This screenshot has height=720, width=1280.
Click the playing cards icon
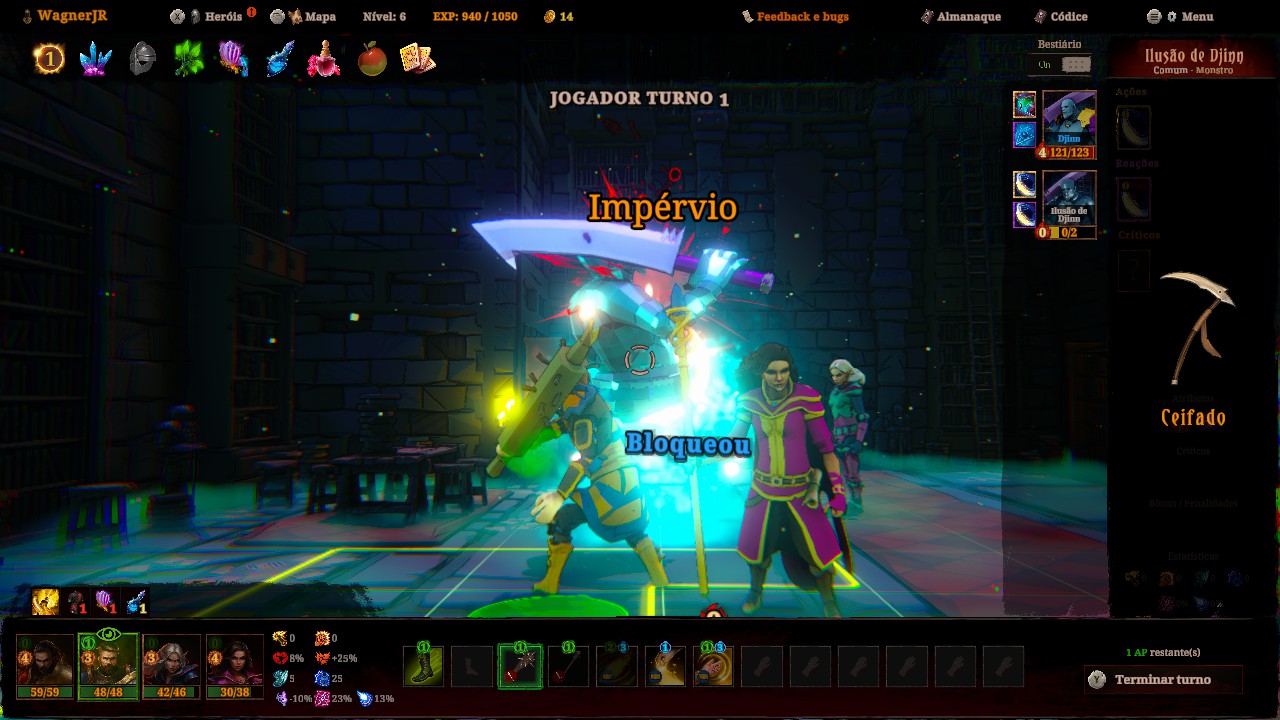[416, 59]
